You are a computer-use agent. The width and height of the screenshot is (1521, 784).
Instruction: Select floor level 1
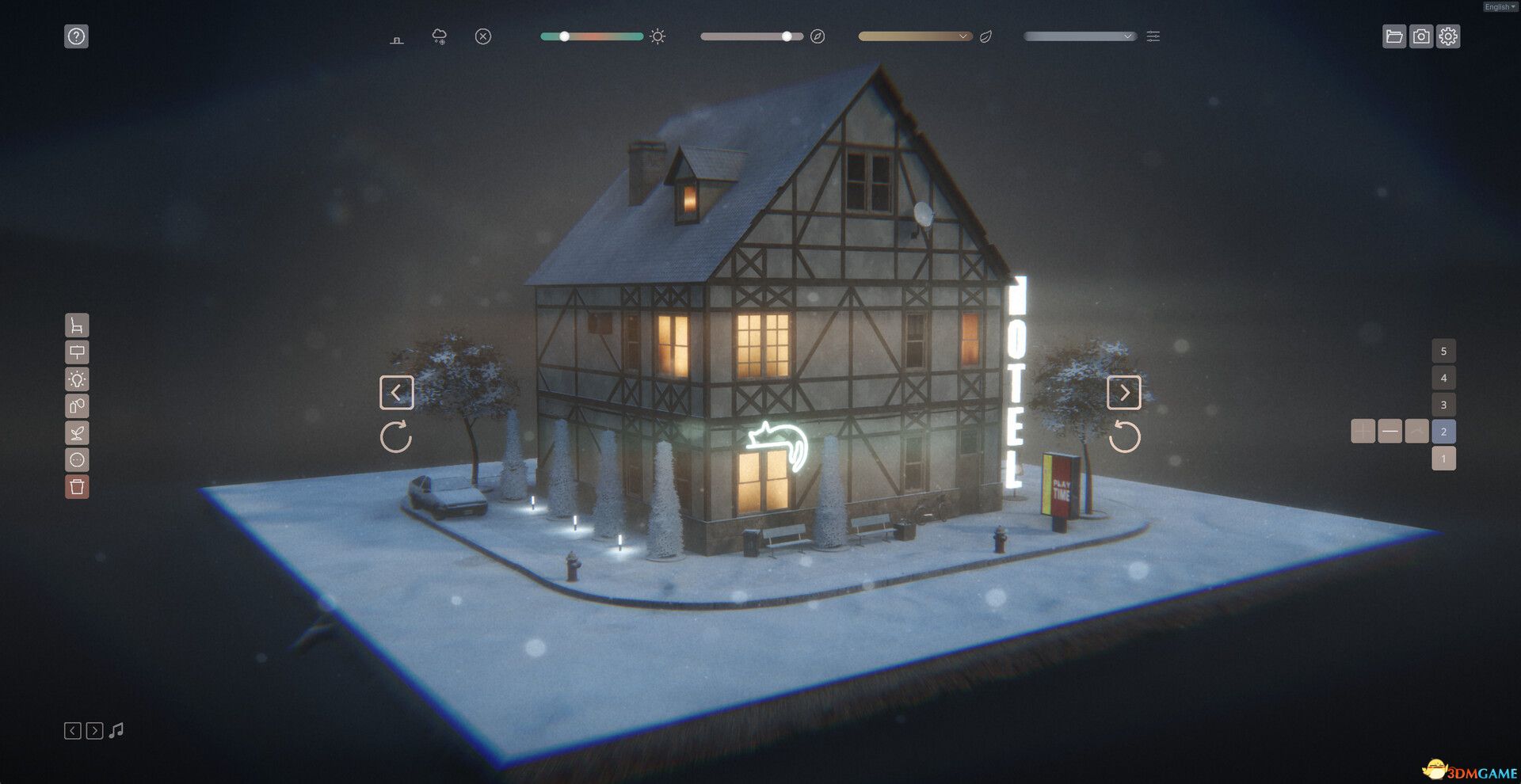tap(1444, 458)
